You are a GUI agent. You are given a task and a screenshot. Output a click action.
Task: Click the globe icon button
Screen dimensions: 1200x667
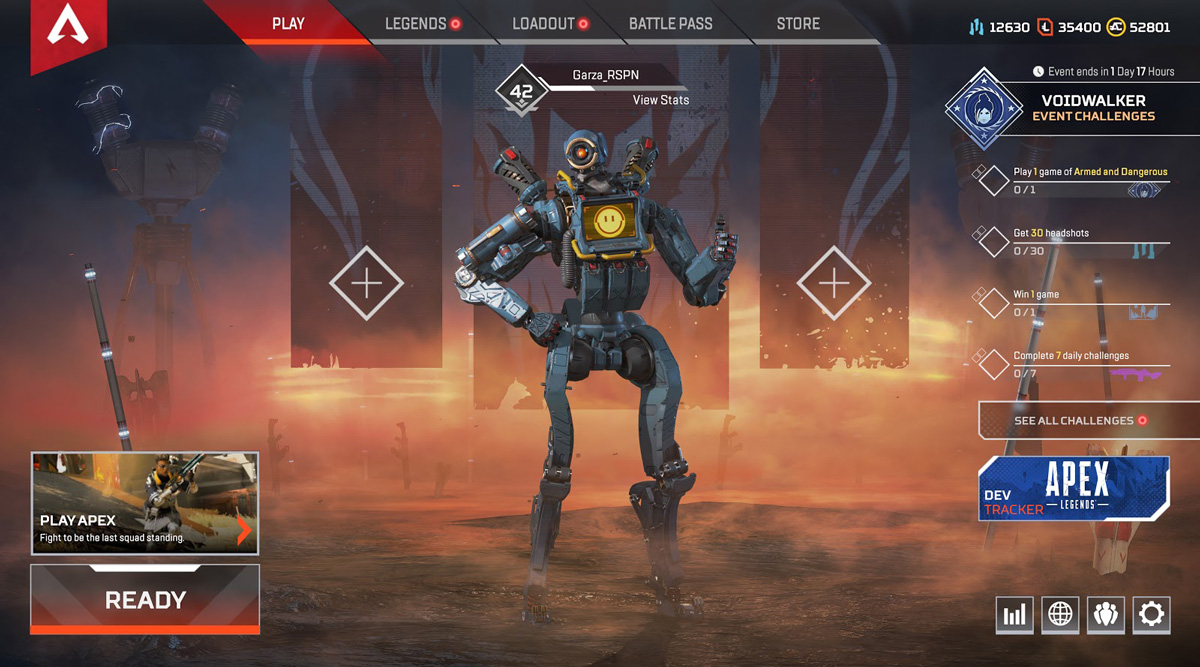click(1060, 615)
